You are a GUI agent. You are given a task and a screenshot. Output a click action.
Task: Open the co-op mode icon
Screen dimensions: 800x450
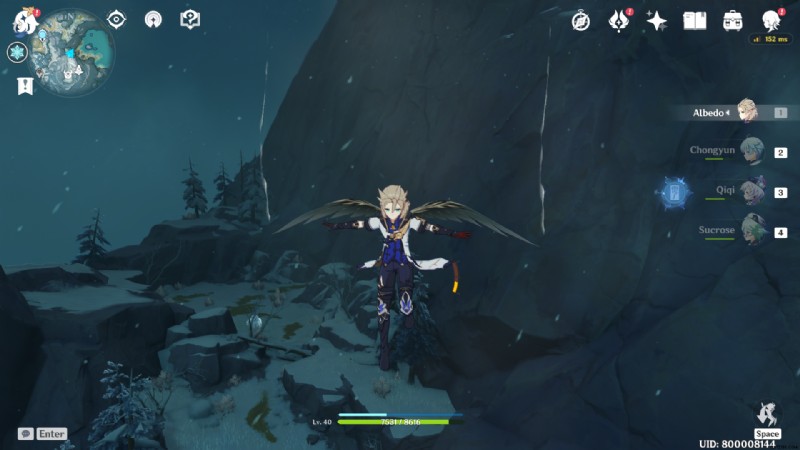153,19
